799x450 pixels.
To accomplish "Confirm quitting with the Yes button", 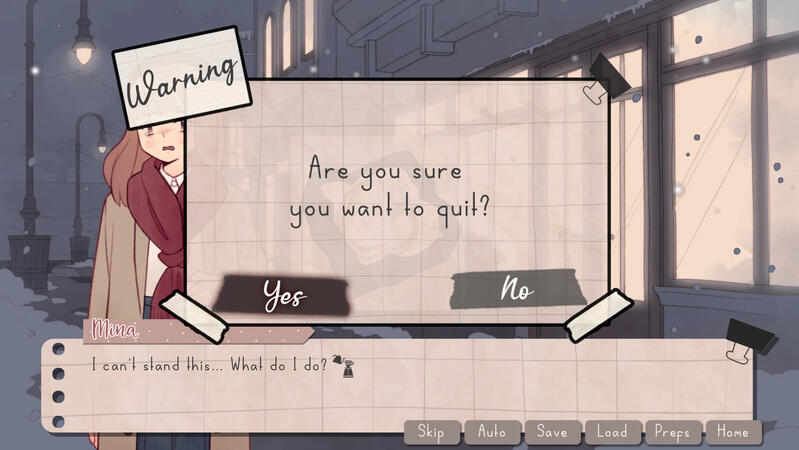I will click(x=283, y=293).
